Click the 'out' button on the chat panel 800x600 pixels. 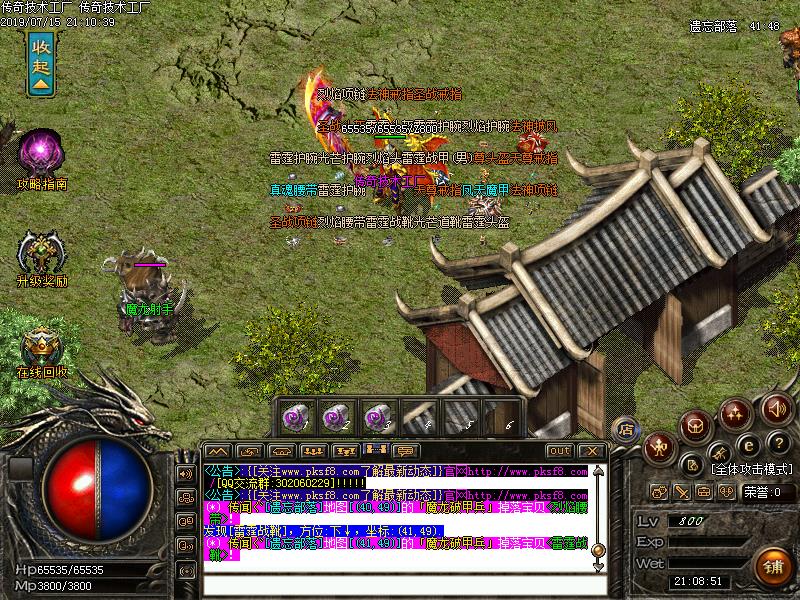pos(560,451)
